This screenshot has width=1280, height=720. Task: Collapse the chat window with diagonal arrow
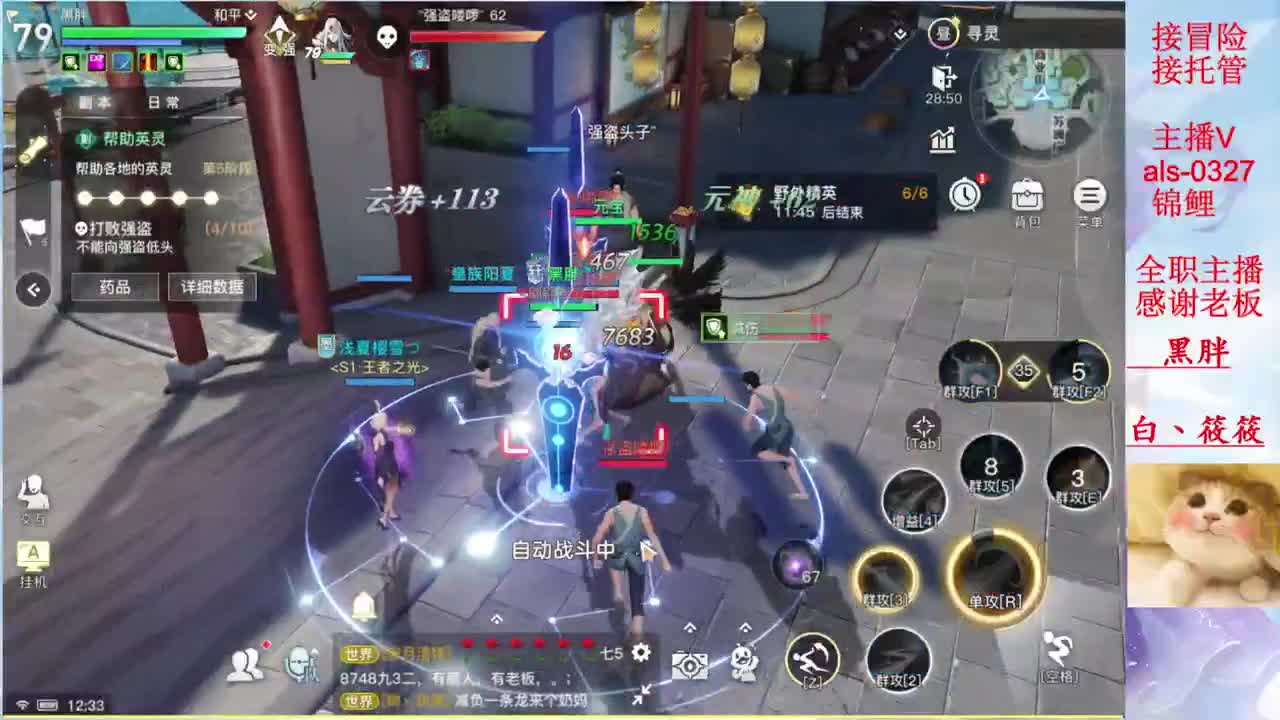coord(644,692)
